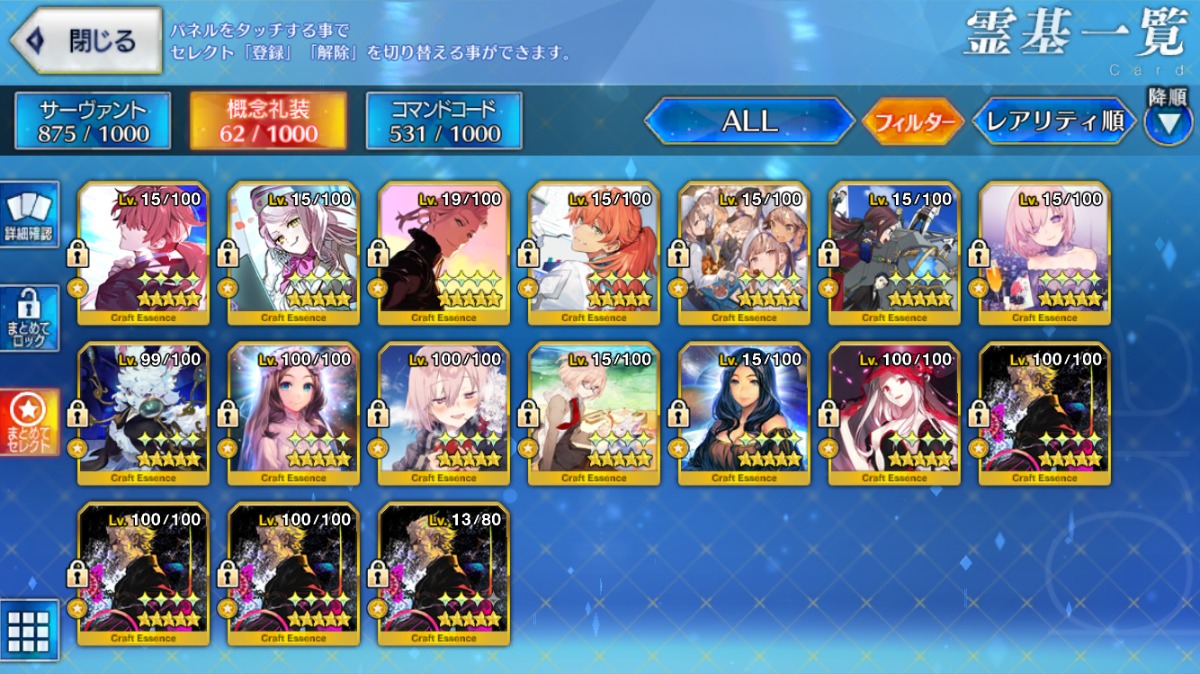Select the group of girls Craft Essence
The image size is (1200, 674).
point(743,253)
